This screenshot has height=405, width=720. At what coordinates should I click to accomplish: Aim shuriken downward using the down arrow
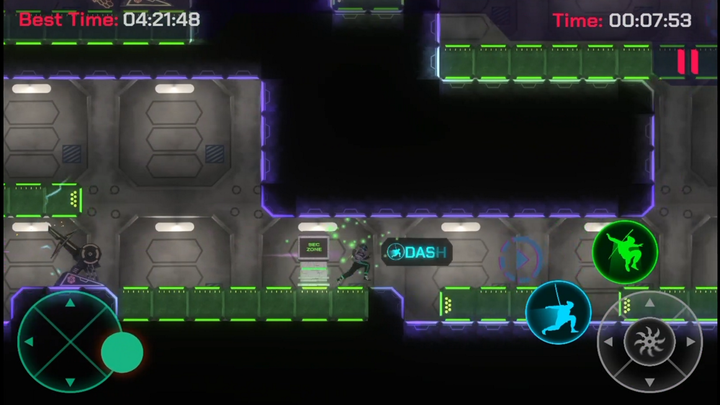[x=649, y=383]
